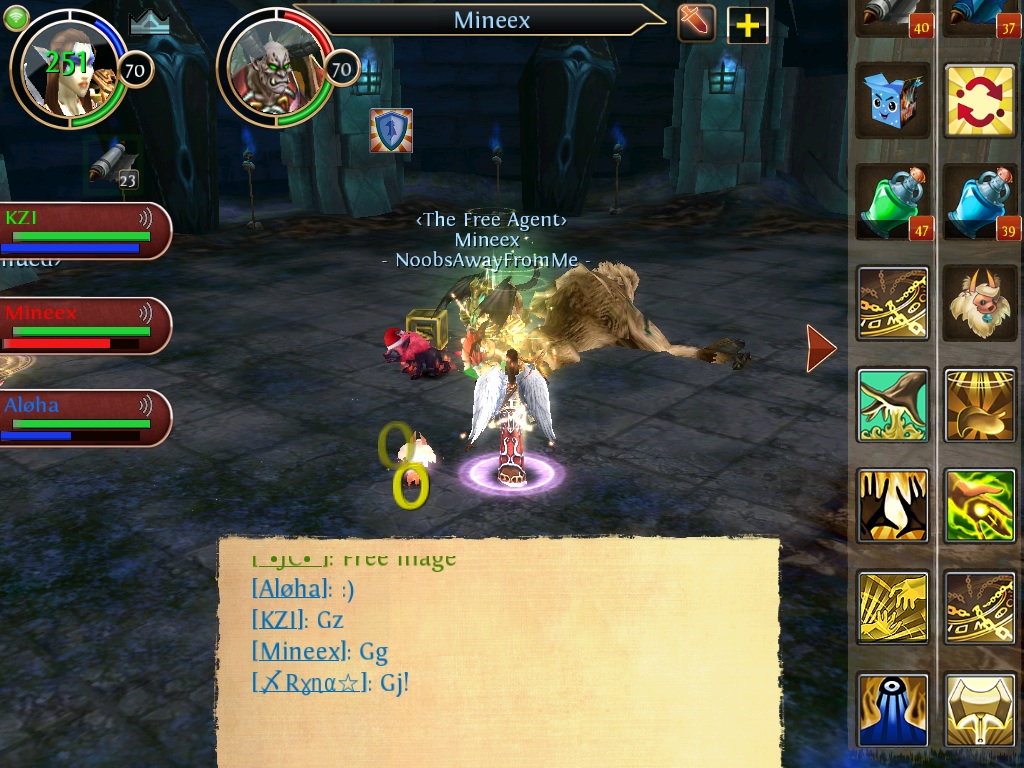Click the [KZI] name link in chat
This screenshot has height=768, width=1024.
point(281,621)
